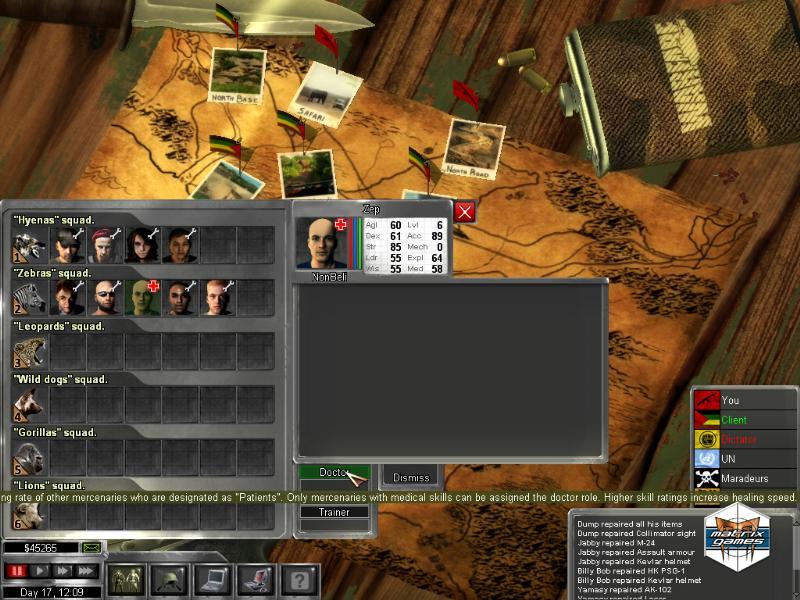This screenshot has height=600, width=800.
Task: Set time to normal play speed
Action: click(x=40, y=571)
